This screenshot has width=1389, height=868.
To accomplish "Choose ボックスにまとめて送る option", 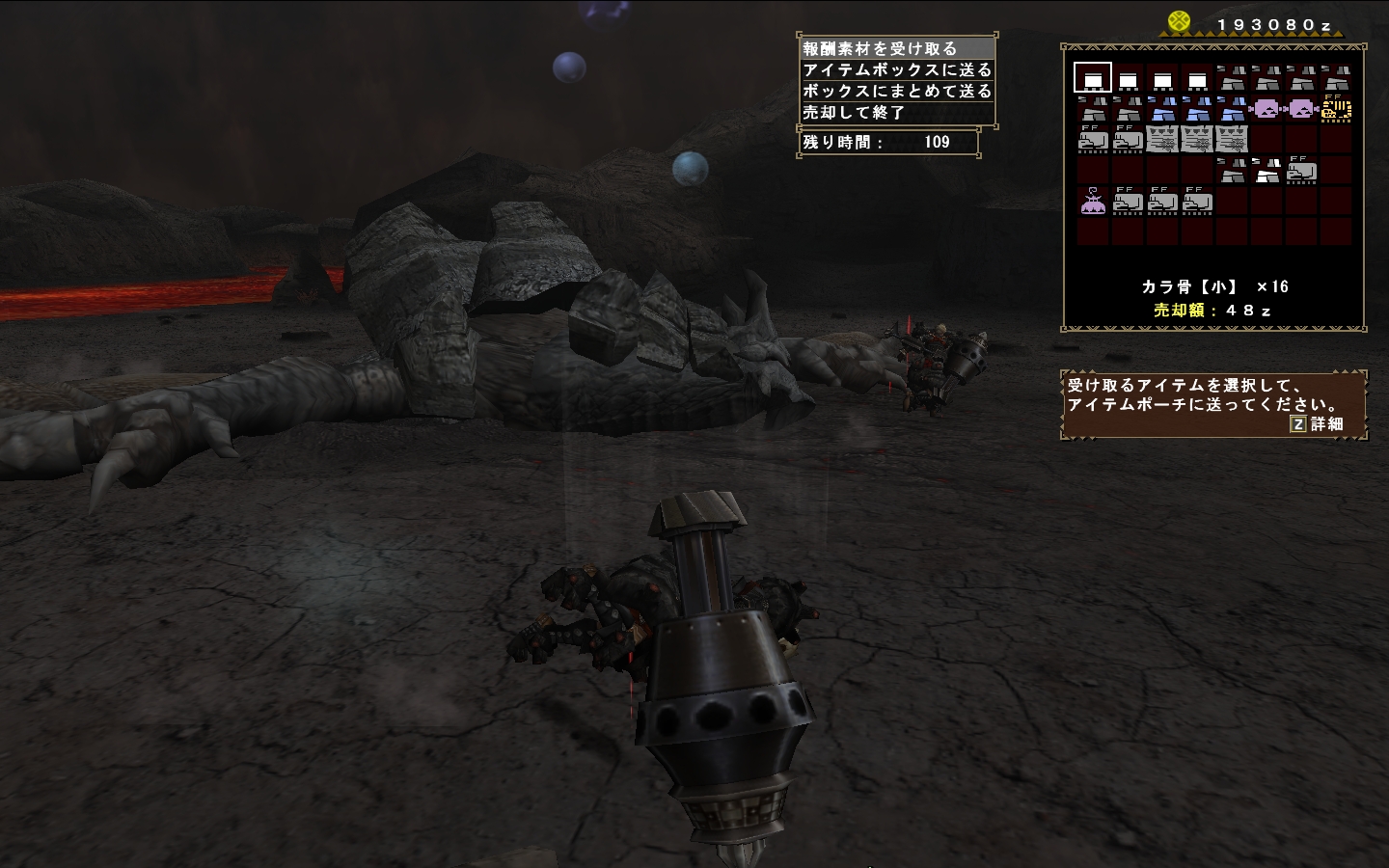I will point(897,91).
